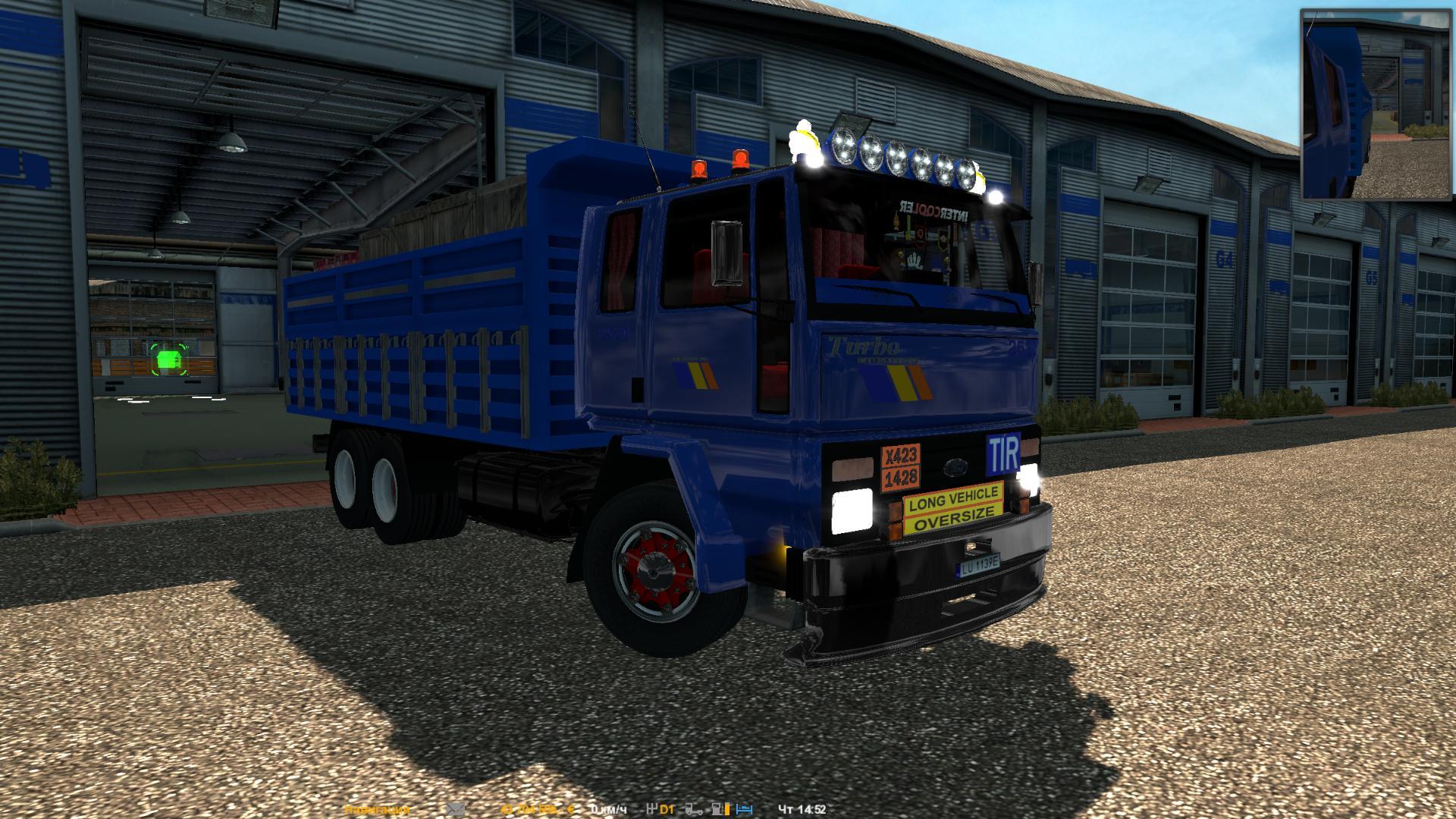Open the mail envelope icon

455,810
